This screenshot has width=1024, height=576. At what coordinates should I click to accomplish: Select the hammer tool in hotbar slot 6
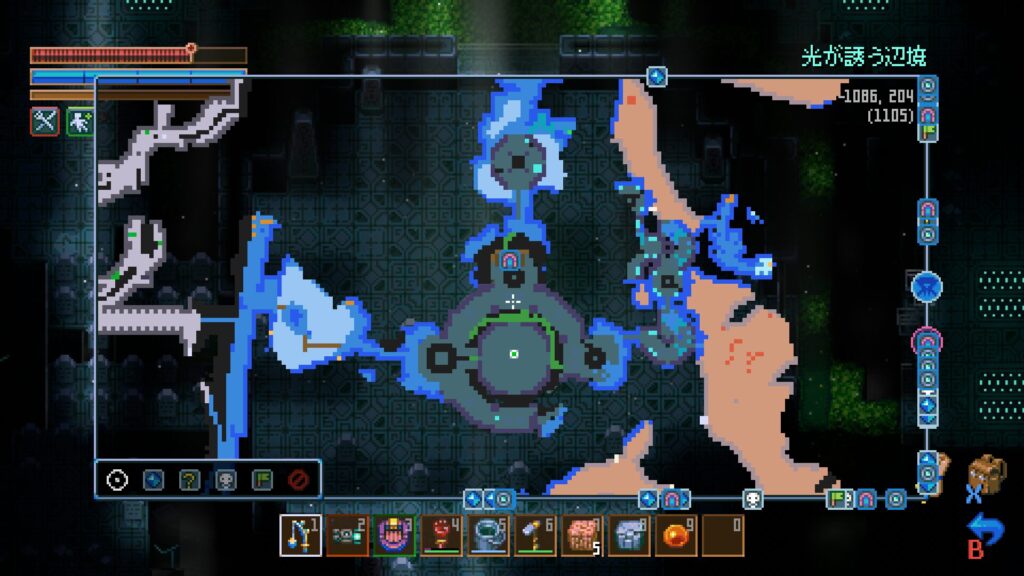(x=535, y=535)
